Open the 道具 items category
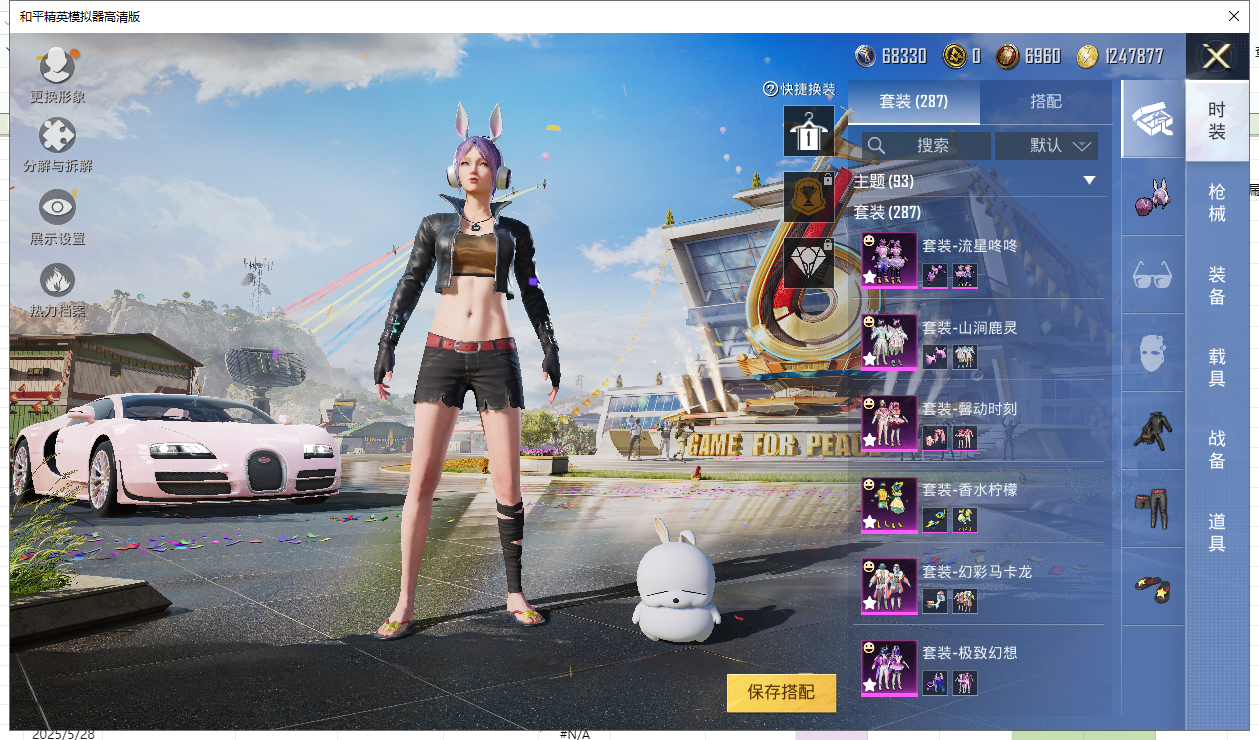 coord(1217,531)
